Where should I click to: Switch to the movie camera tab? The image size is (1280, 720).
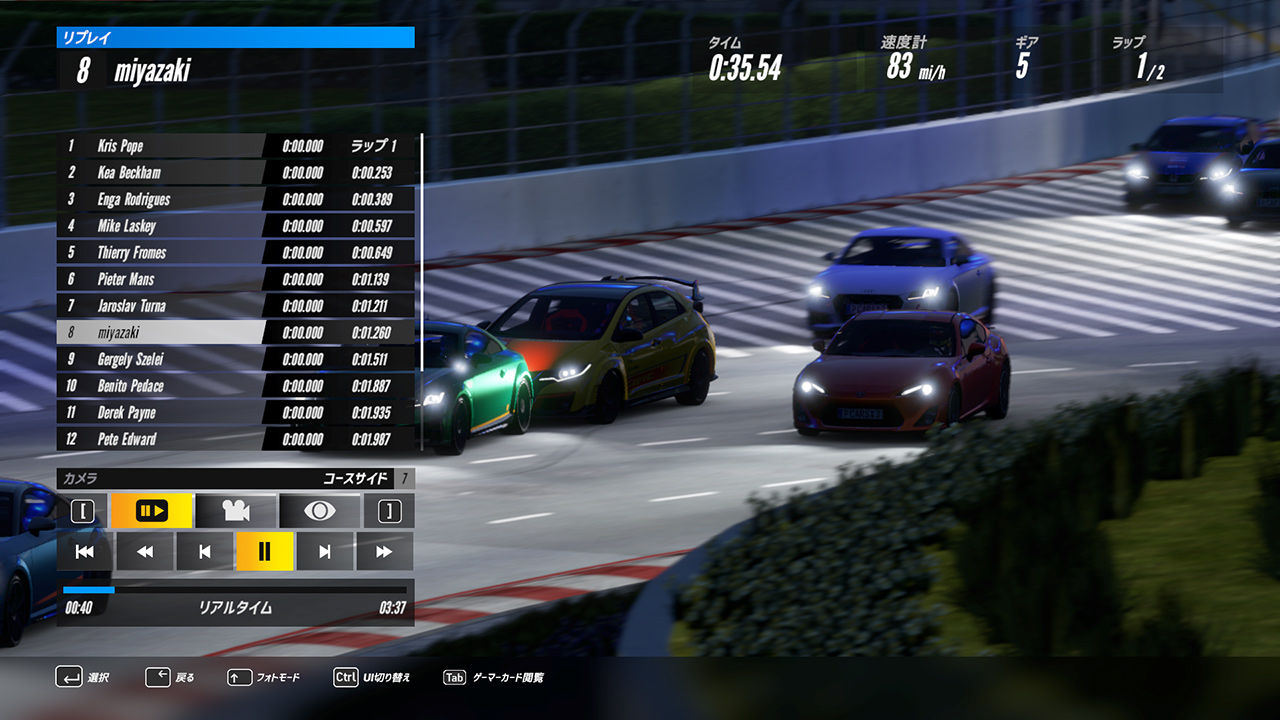(x=236, y=511)
